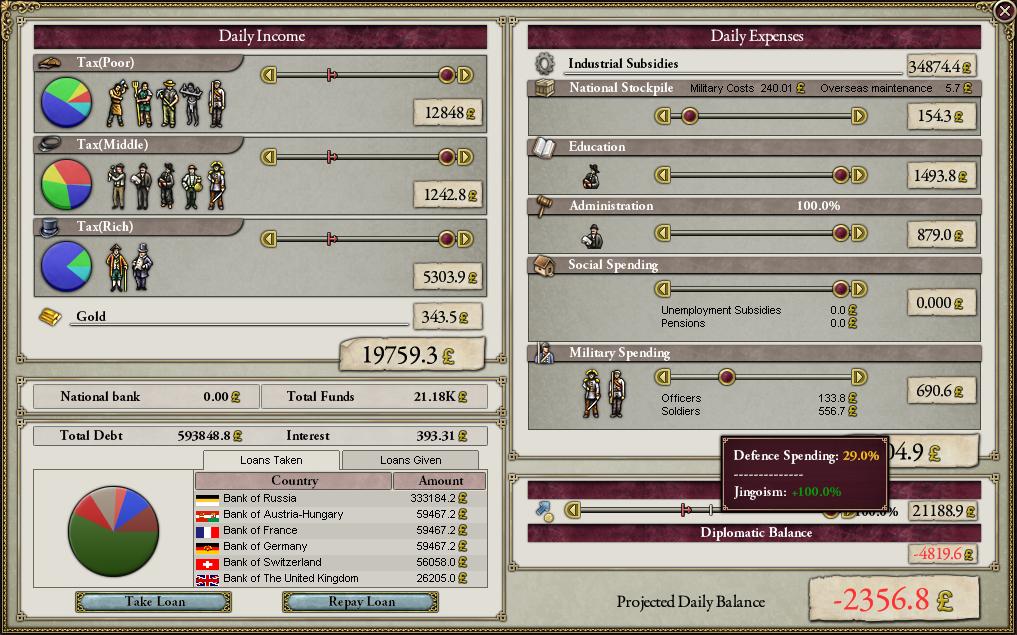Sort loans by Country column
This screenshot has width=1017, height=635.
coord(294,481)
